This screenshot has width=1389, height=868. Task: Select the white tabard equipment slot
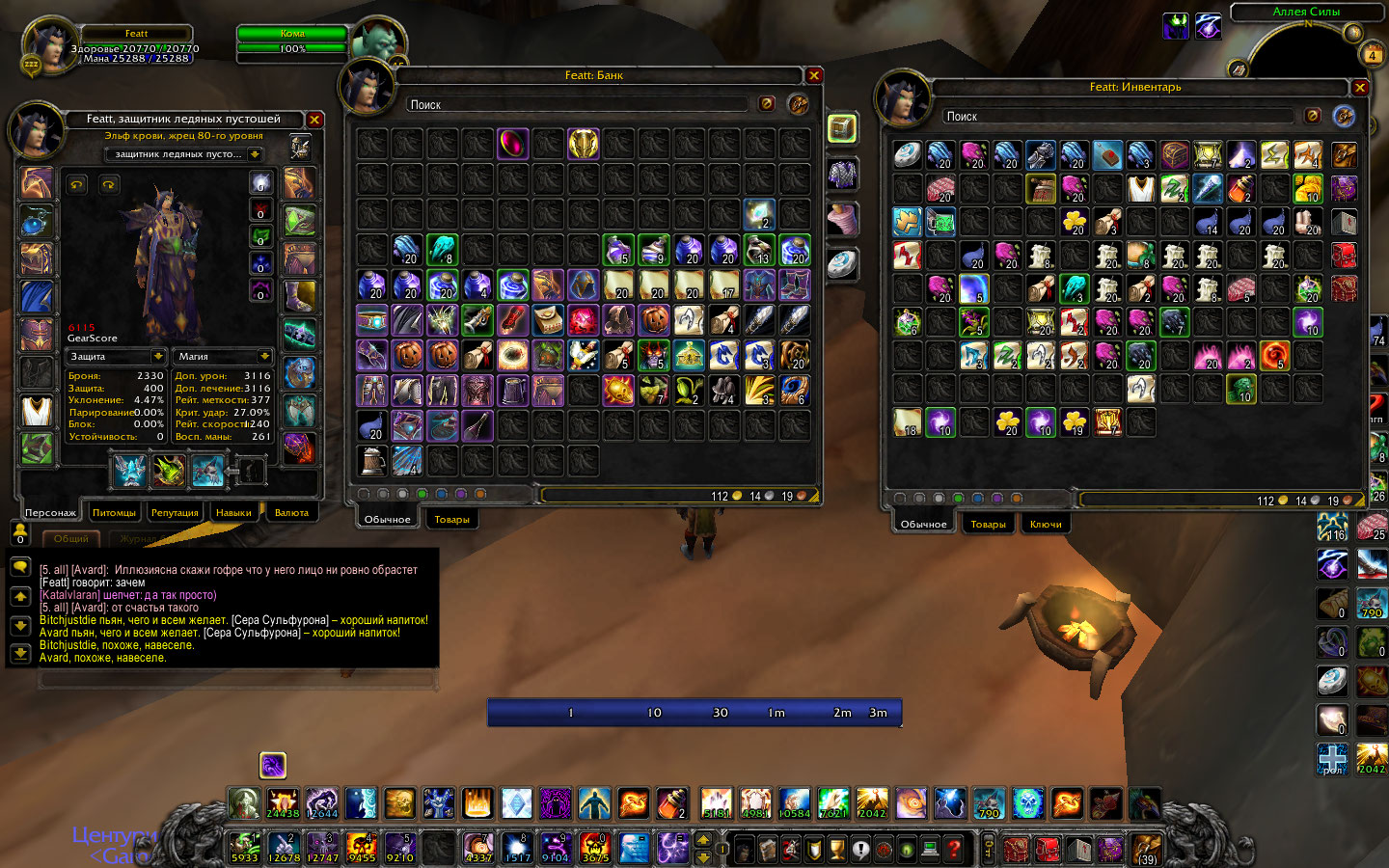(37, 411)
